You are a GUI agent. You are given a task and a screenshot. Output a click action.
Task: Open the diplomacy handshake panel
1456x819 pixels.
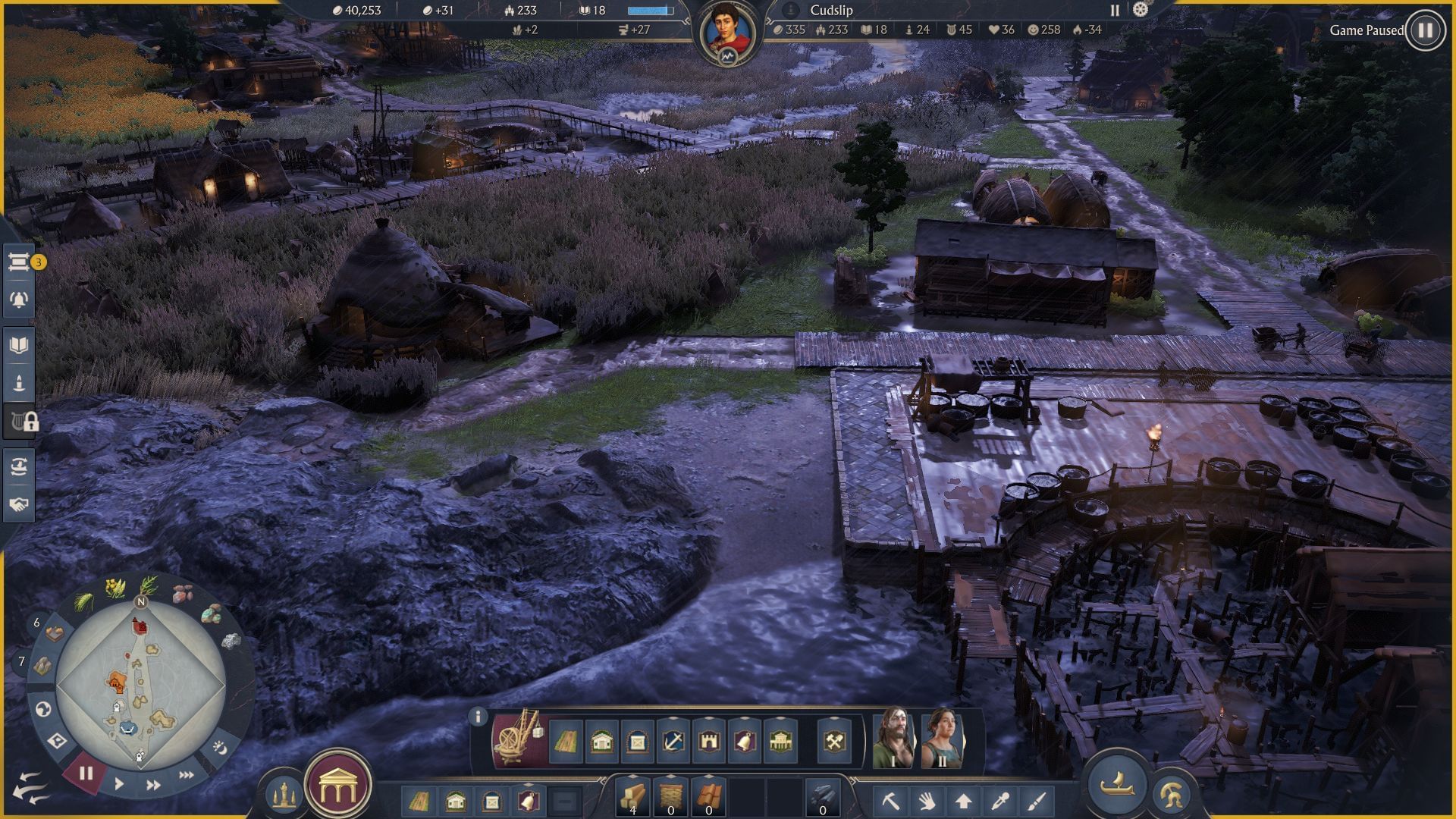[x=19, y=503]
